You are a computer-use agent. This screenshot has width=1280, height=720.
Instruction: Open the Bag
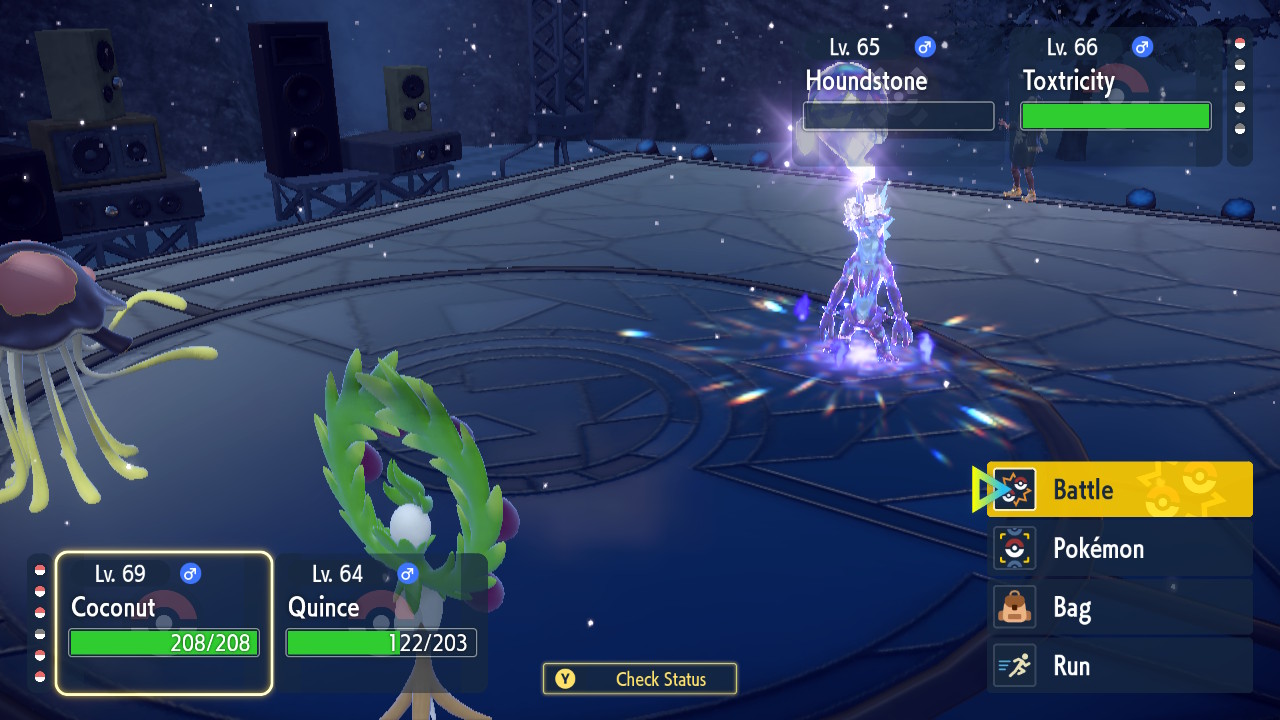coord(1119,607)
